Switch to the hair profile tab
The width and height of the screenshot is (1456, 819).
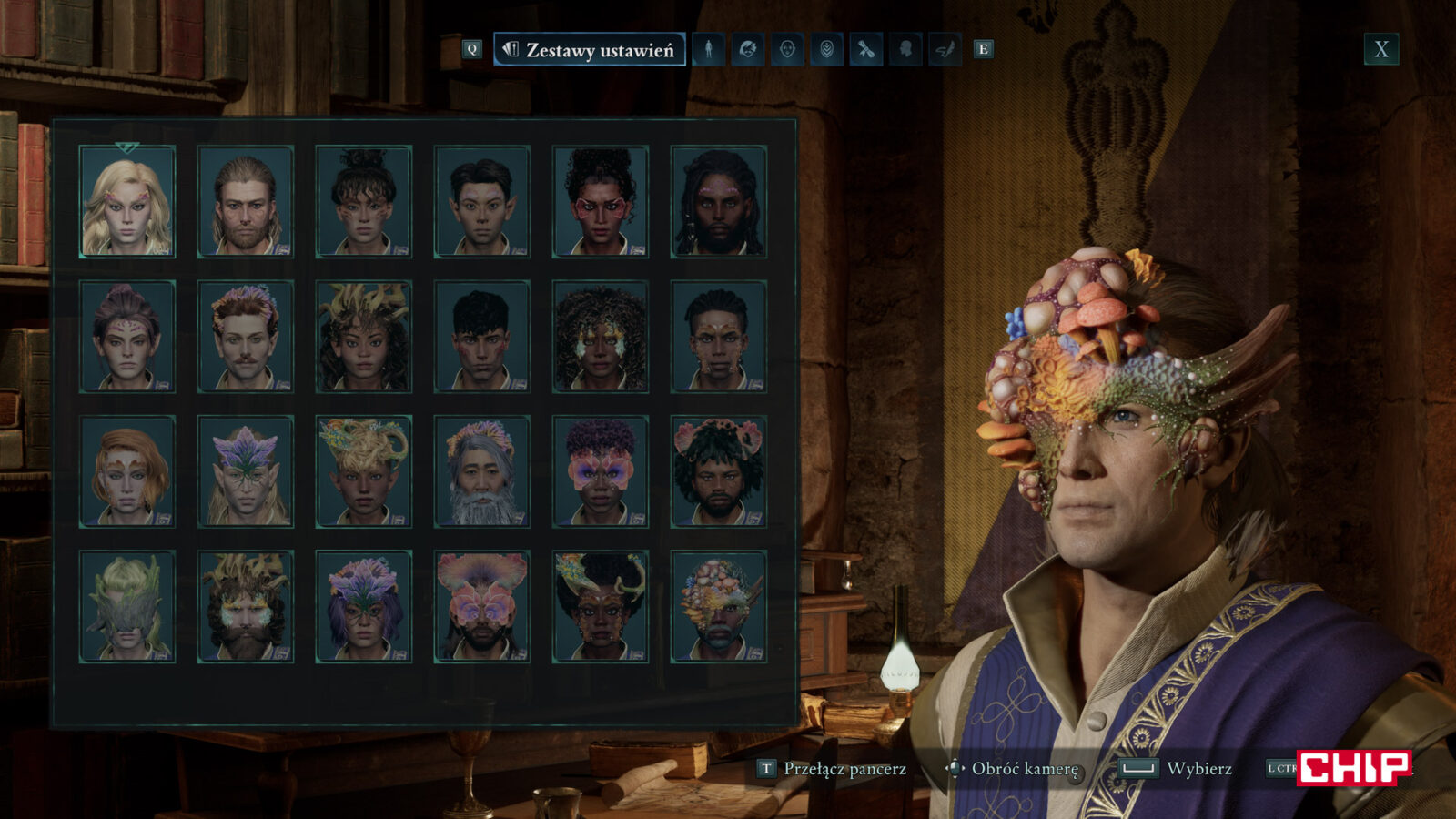click(x=748, y=49)
